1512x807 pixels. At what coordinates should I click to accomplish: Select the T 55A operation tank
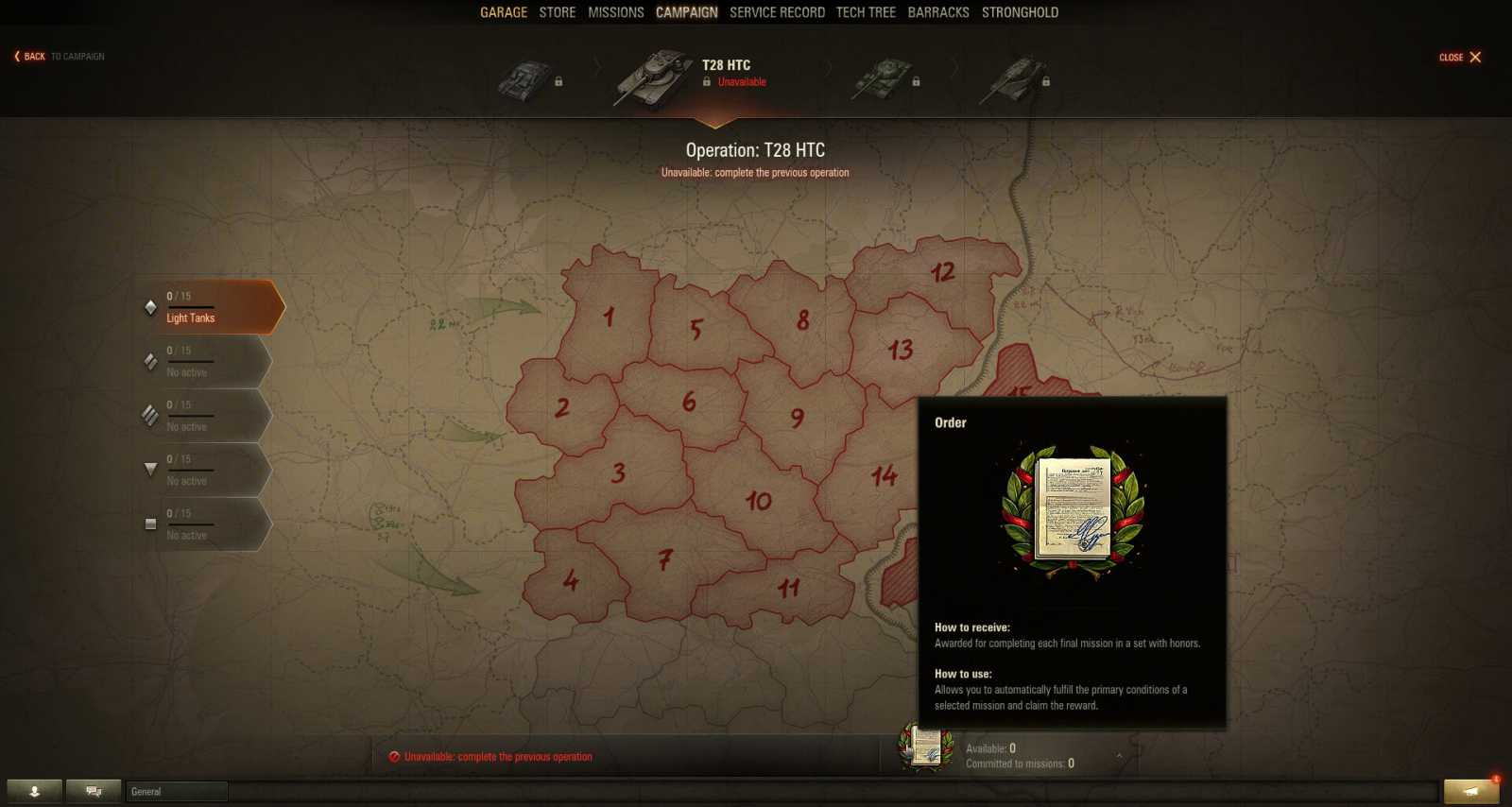point(881,77)
